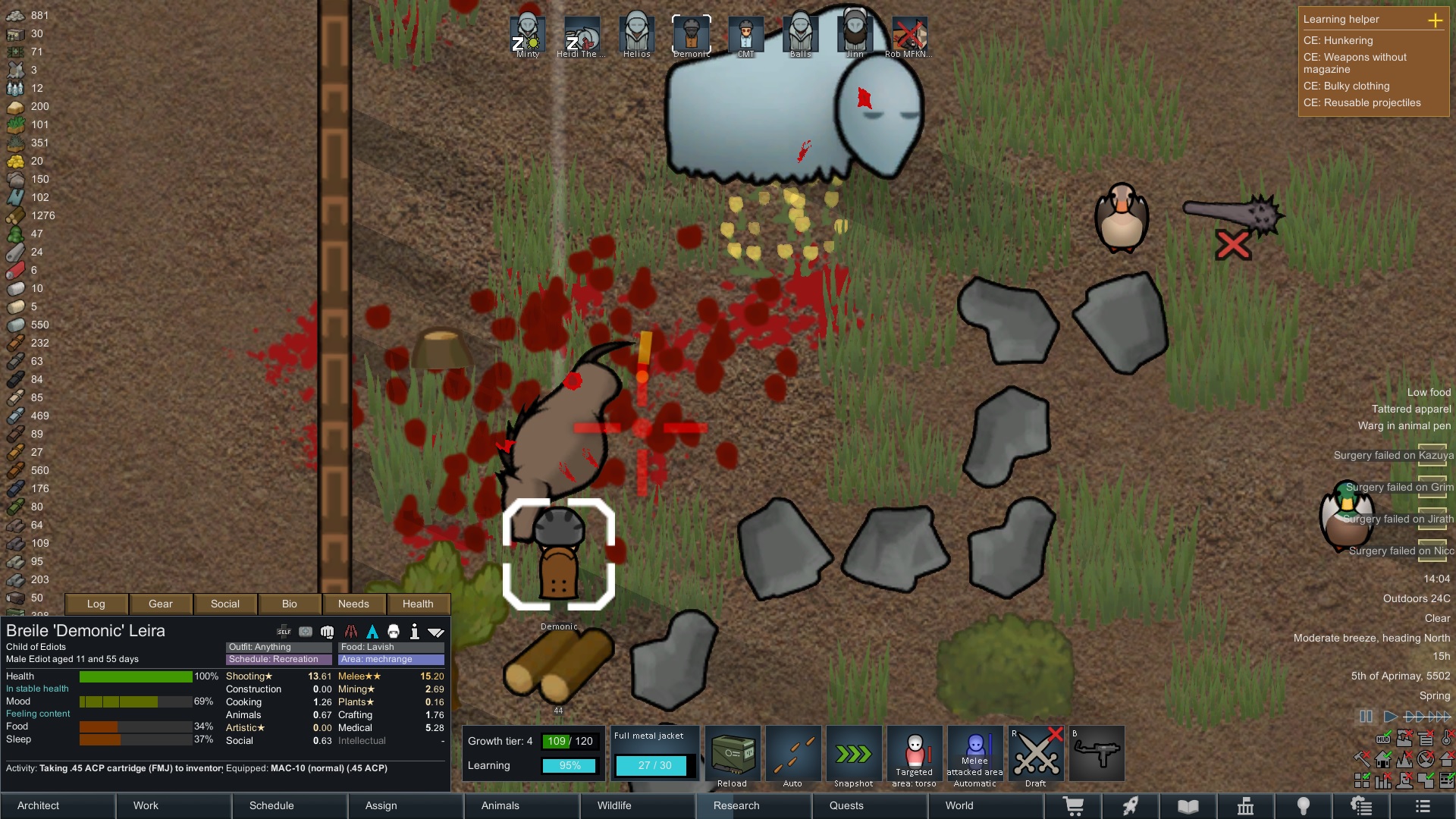Open the Snapshot fire mode icon
The height and width of the screenshot is (819, 1456).
point(854,755)
